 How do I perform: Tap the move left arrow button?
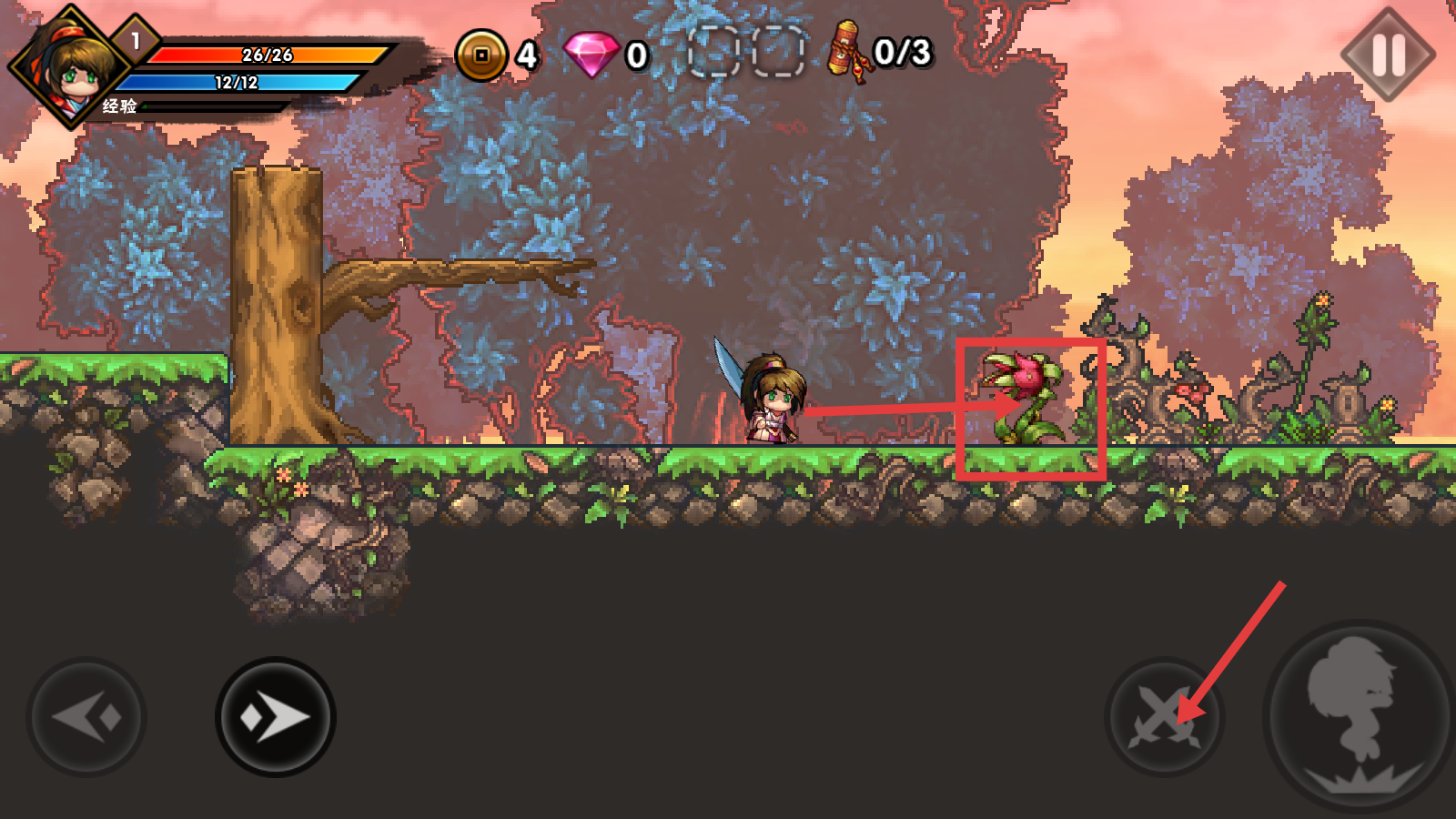87,717
